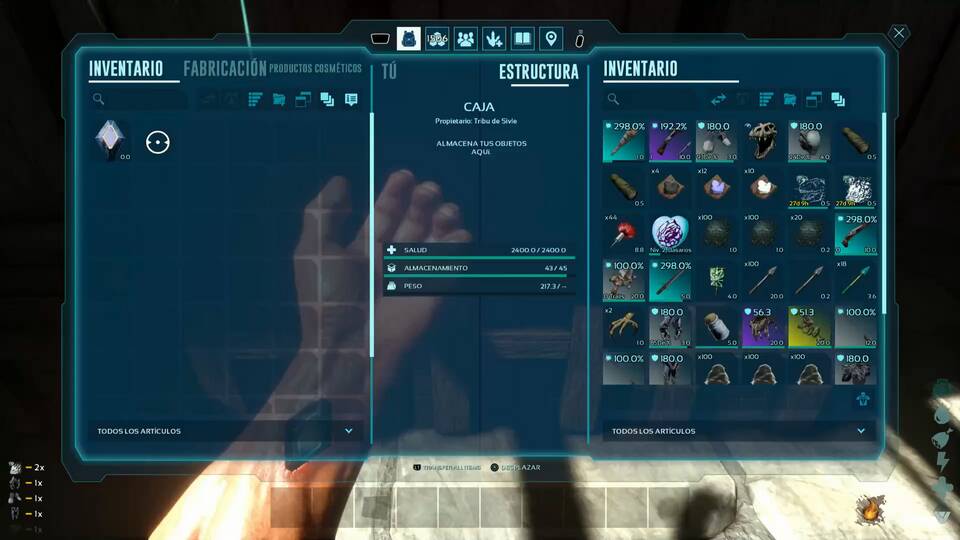Expand the box's Todos los Artículos dropdown

click(x=861, y=431)
